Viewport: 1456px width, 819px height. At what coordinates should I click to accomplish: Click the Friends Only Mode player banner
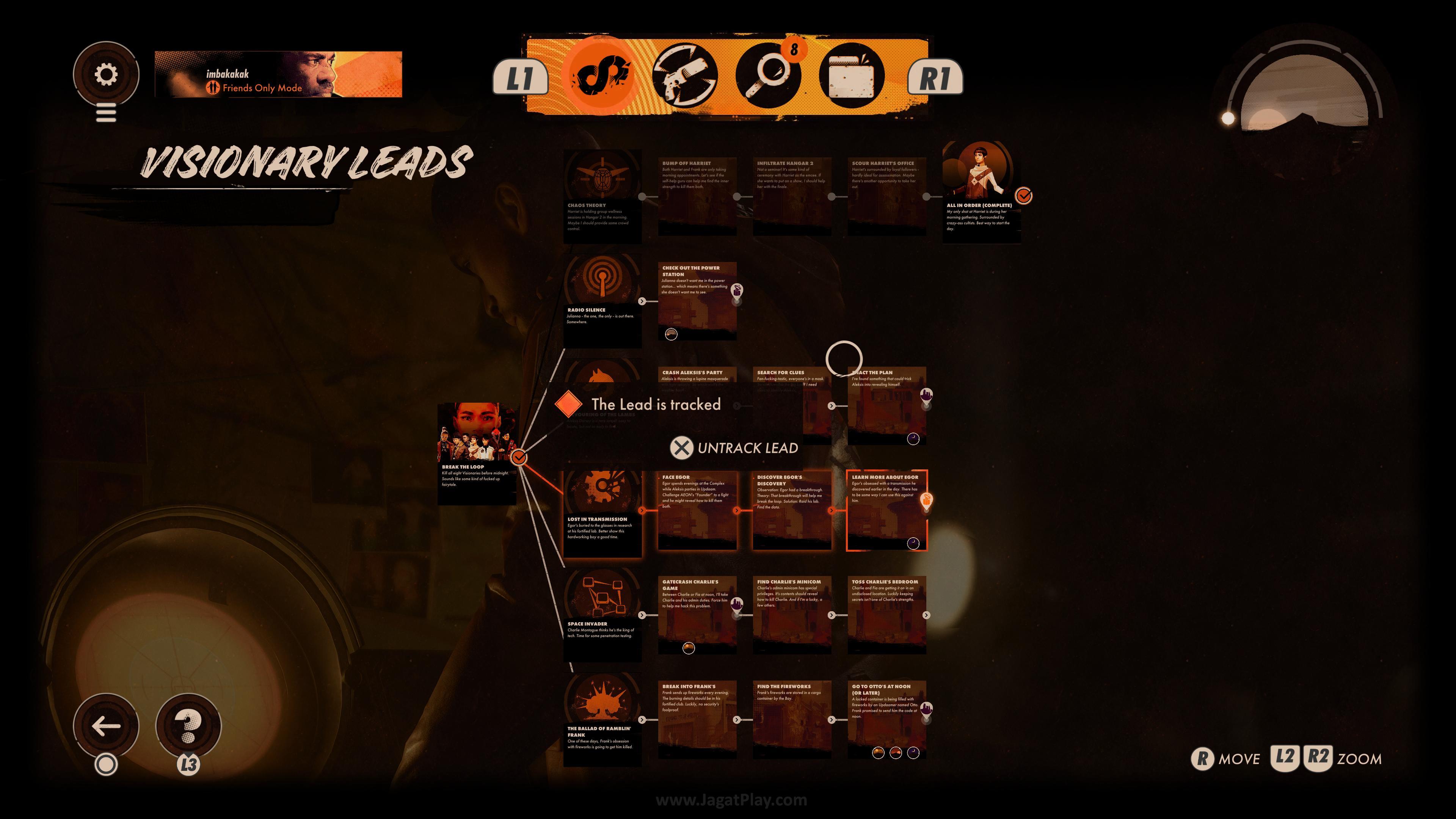pyautogui.click(x=278, y=74)
